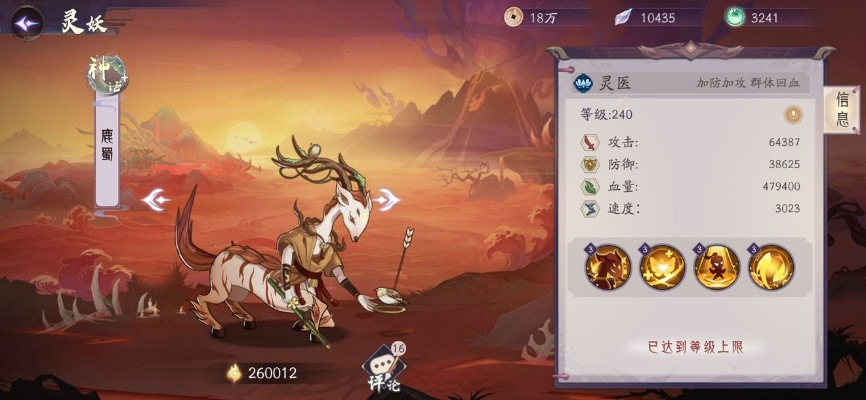Screen dimensions: 866x400
Task: Open the feather currency counter
Action: pyautogui.click(x=649, y=17)
